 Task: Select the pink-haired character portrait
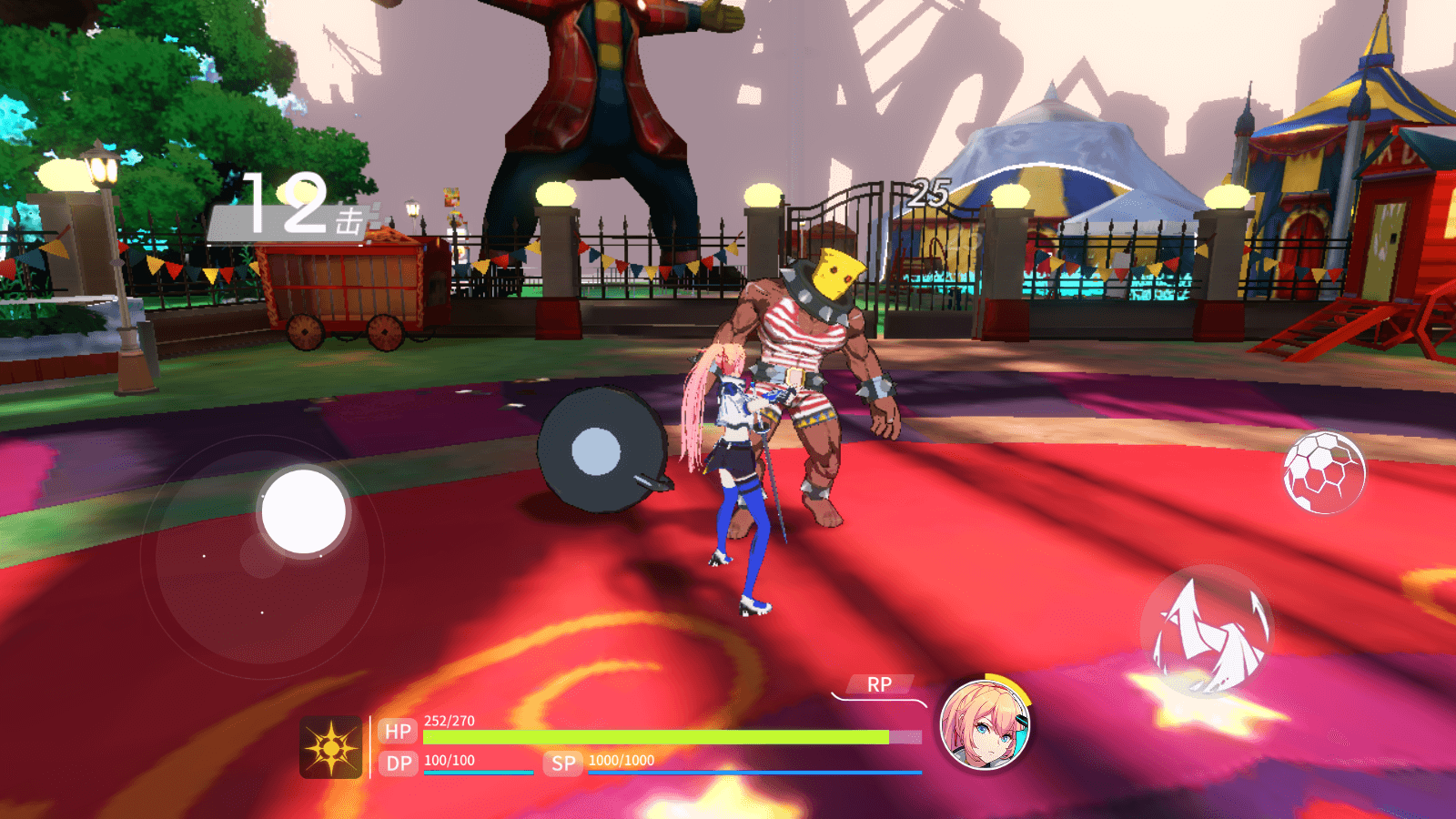point(984,725)
